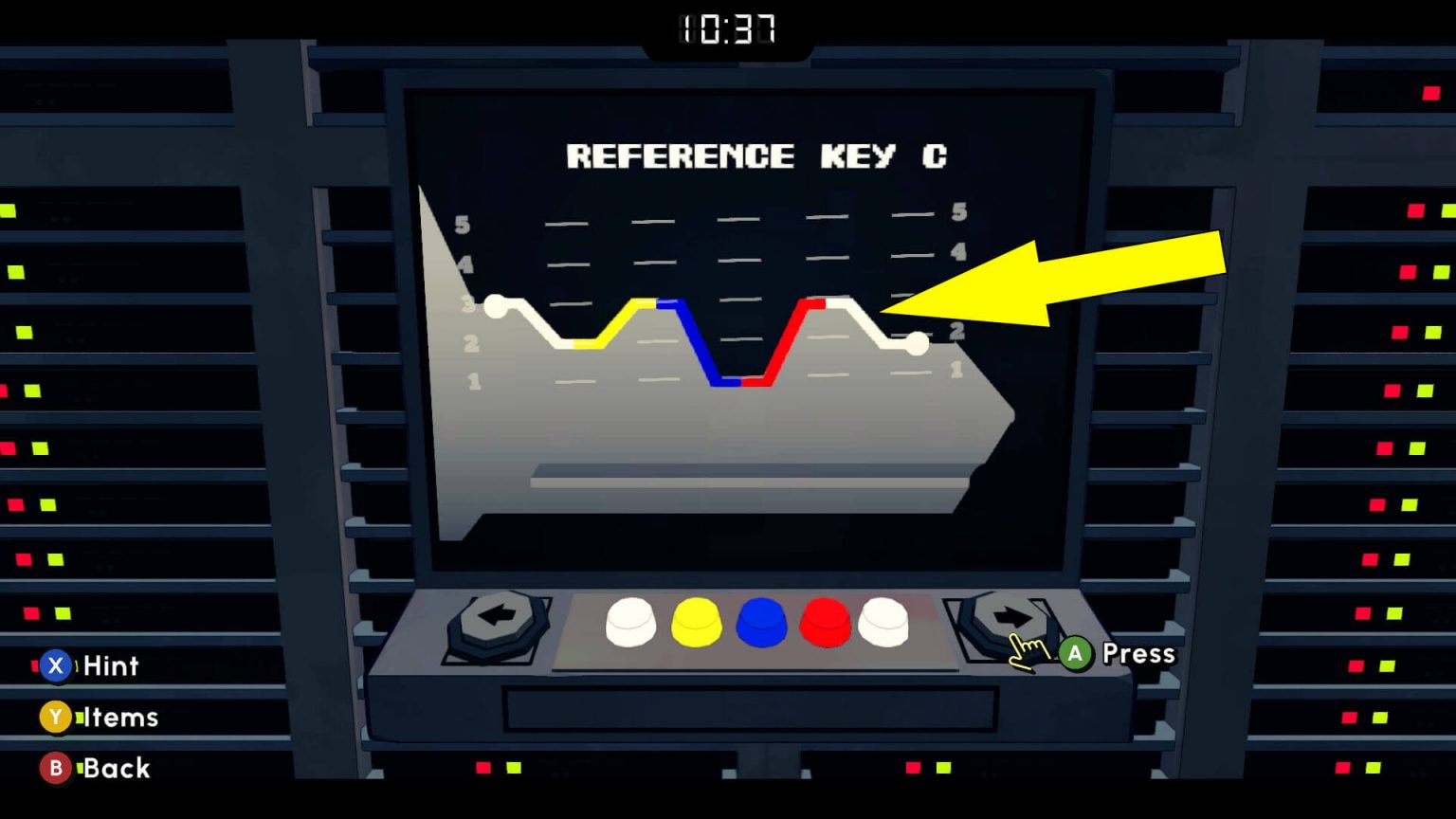Click the number 5 label on the left axis
Viewport: 1456px width, 819px height.
coord(462,225)
